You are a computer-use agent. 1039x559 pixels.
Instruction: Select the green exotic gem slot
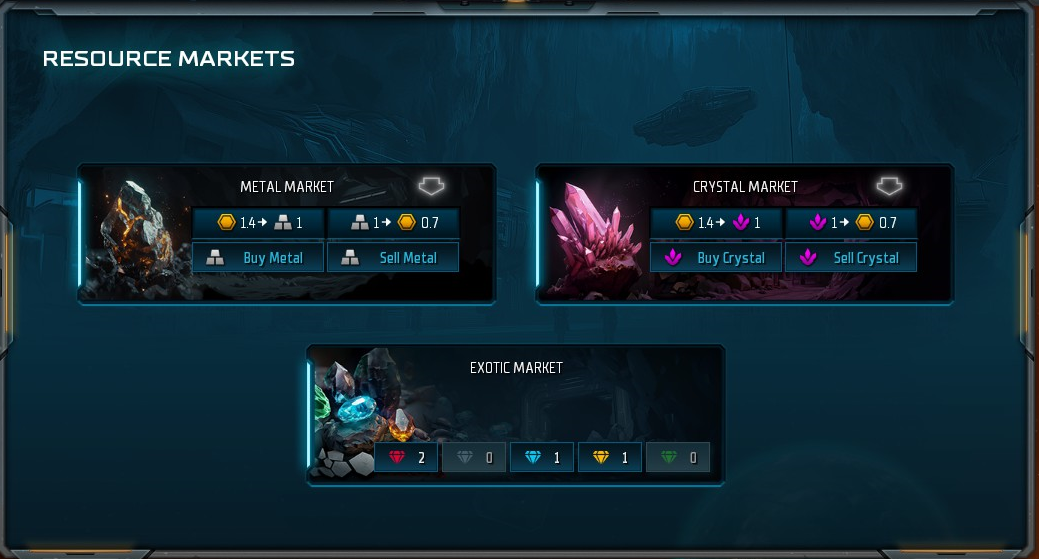[x=678, y=458]
